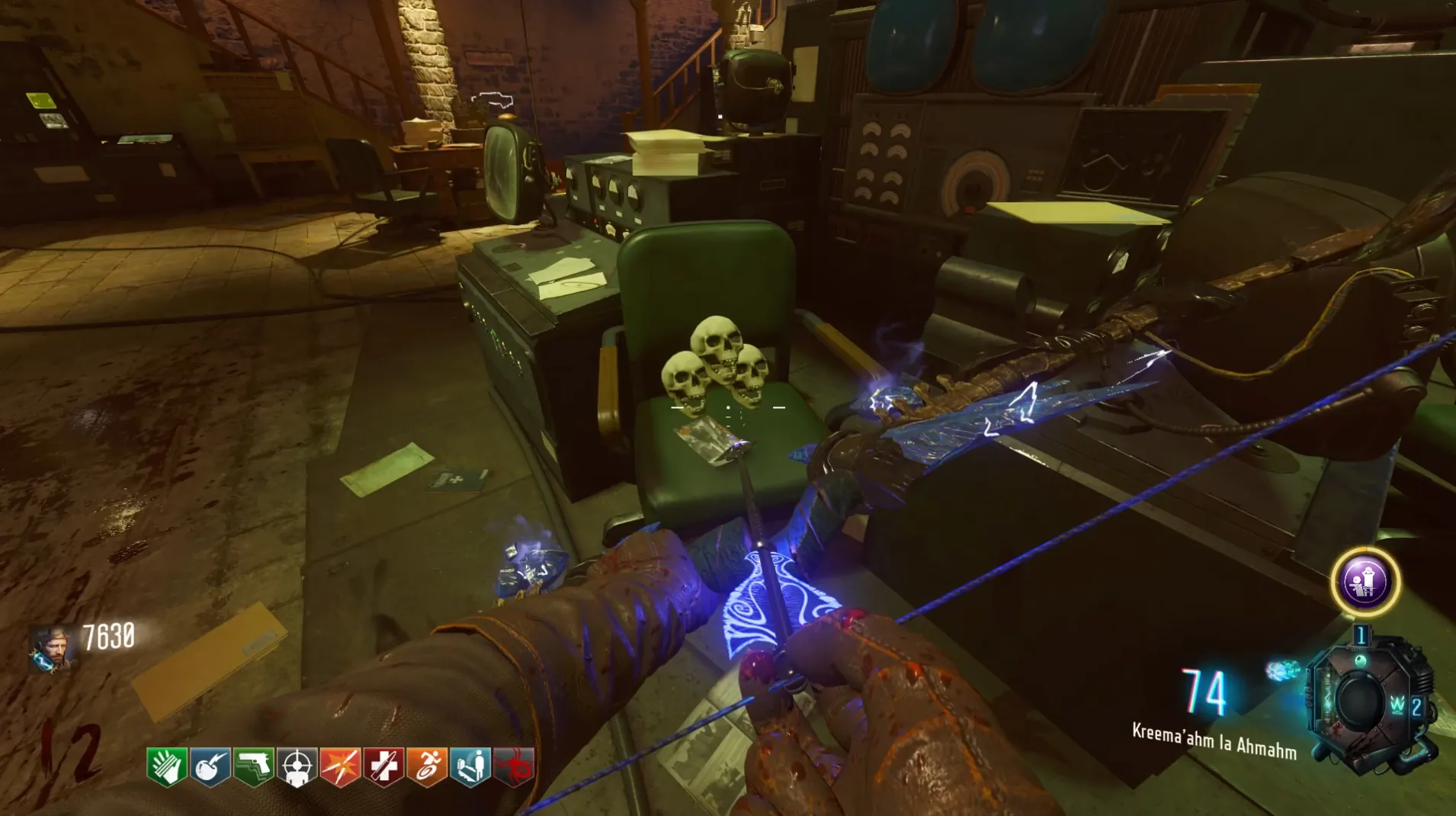Click the Widow's Wine grenade W icon
1456x816 pixels.
tap(1397, 705)
